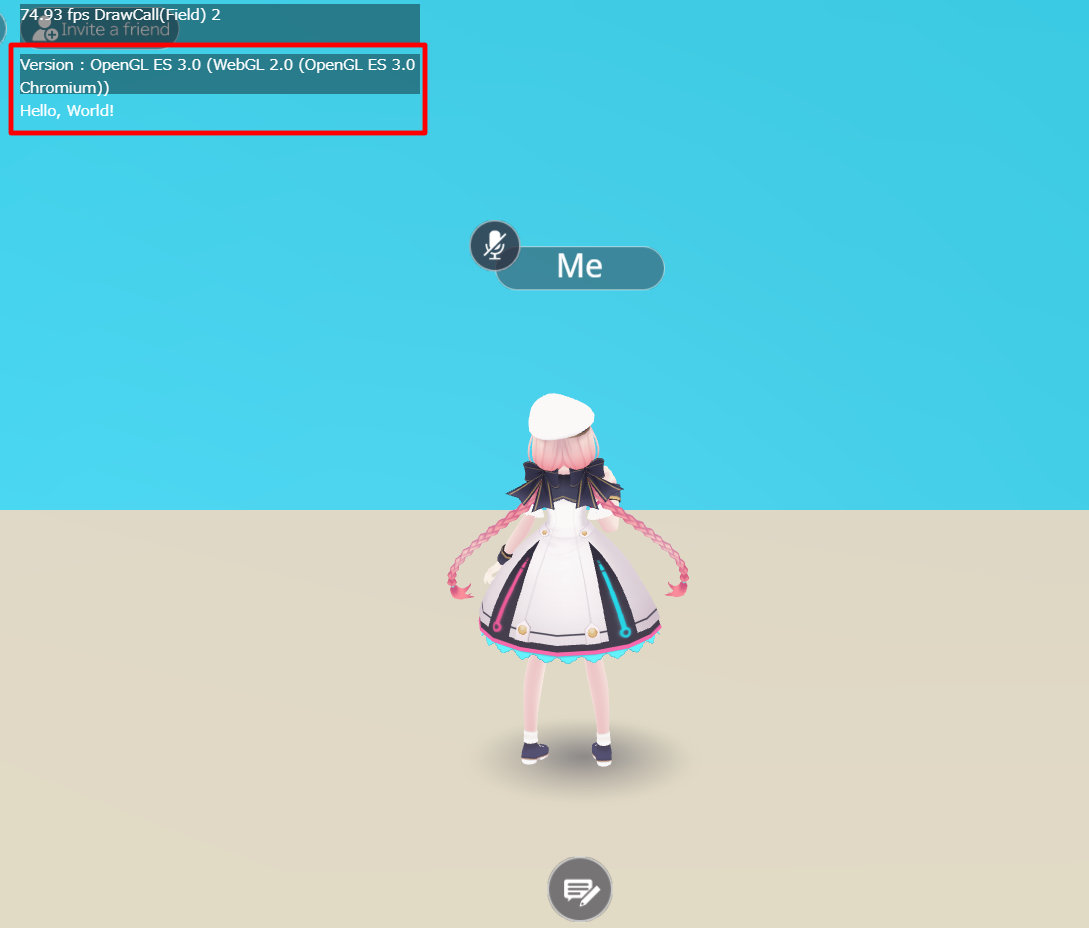Open the text chat note button
Image resolution: width=1089 pixels, height=928 pixels.
580,889
